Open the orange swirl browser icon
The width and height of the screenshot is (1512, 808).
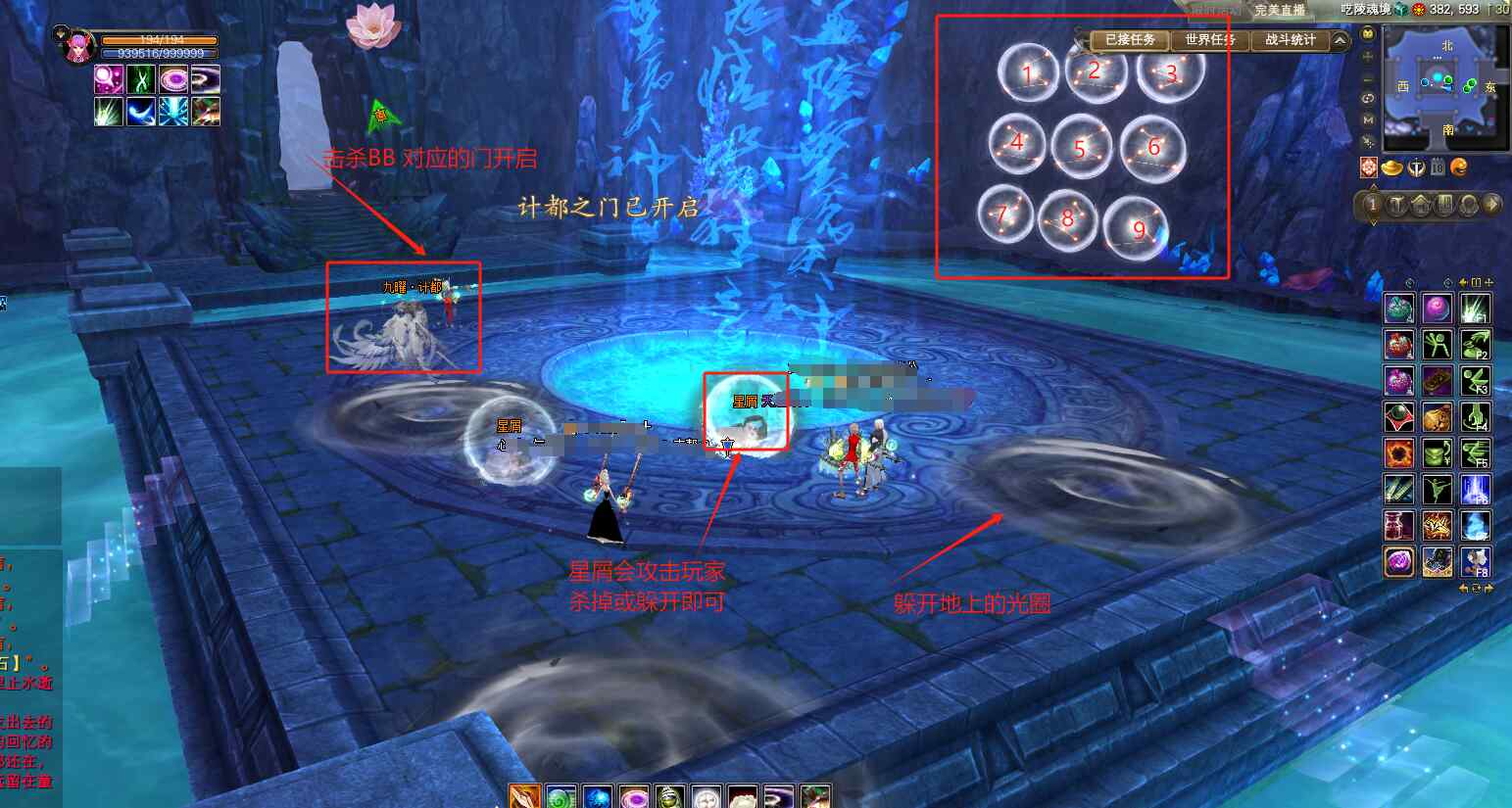[1459, 167]
